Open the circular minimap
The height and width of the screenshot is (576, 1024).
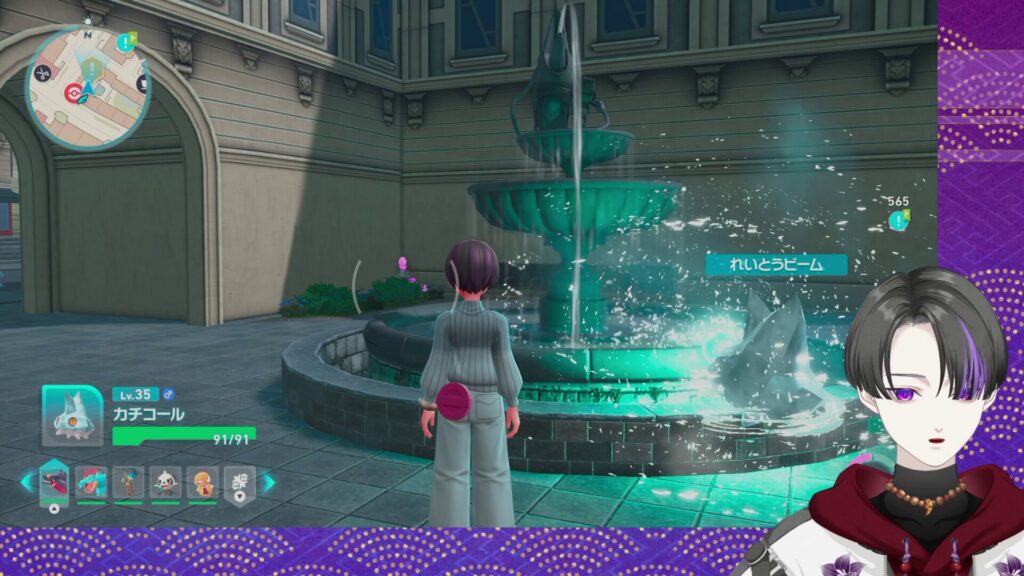pos(88,88)
